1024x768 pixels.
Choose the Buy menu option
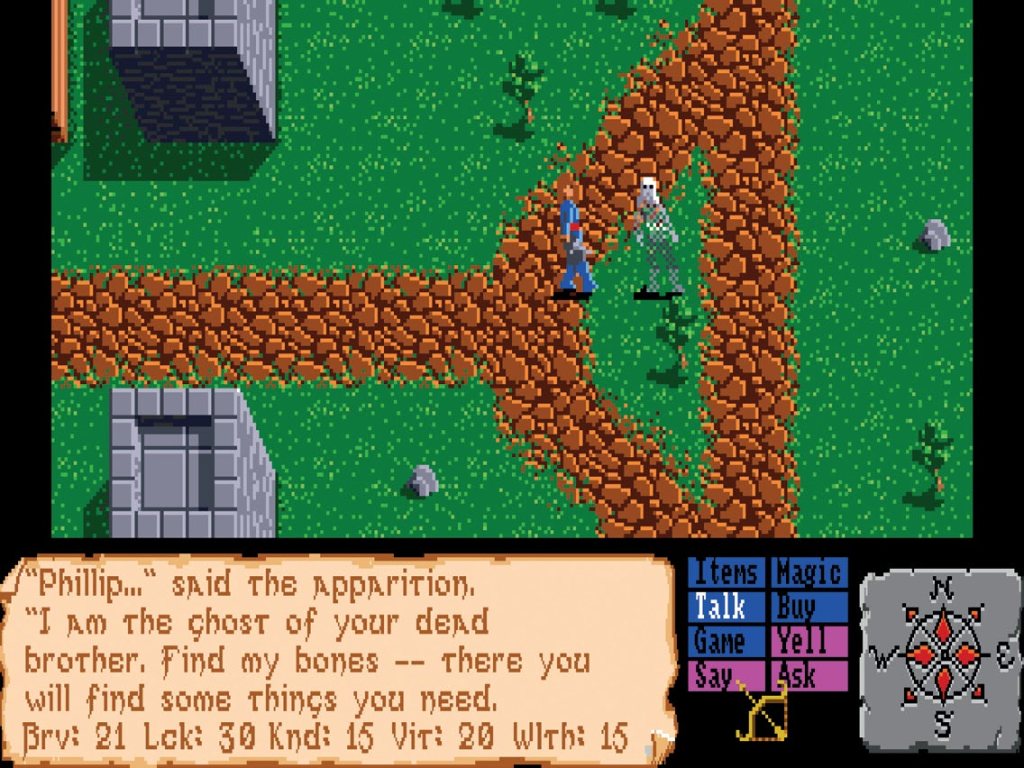(x=808, y=607)
